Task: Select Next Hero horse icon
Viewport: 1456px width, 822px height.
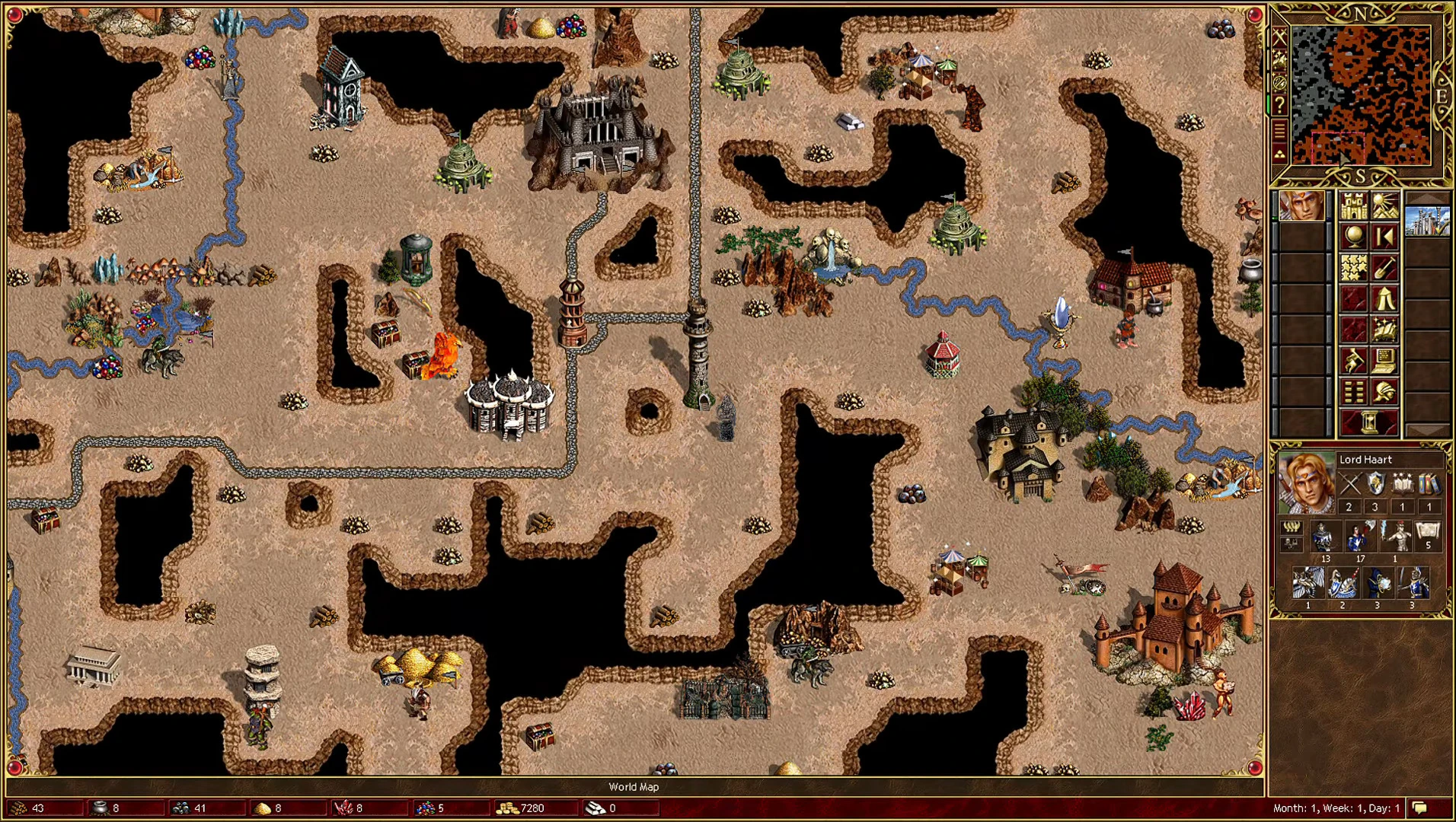Action: (x=1355, y=358)
